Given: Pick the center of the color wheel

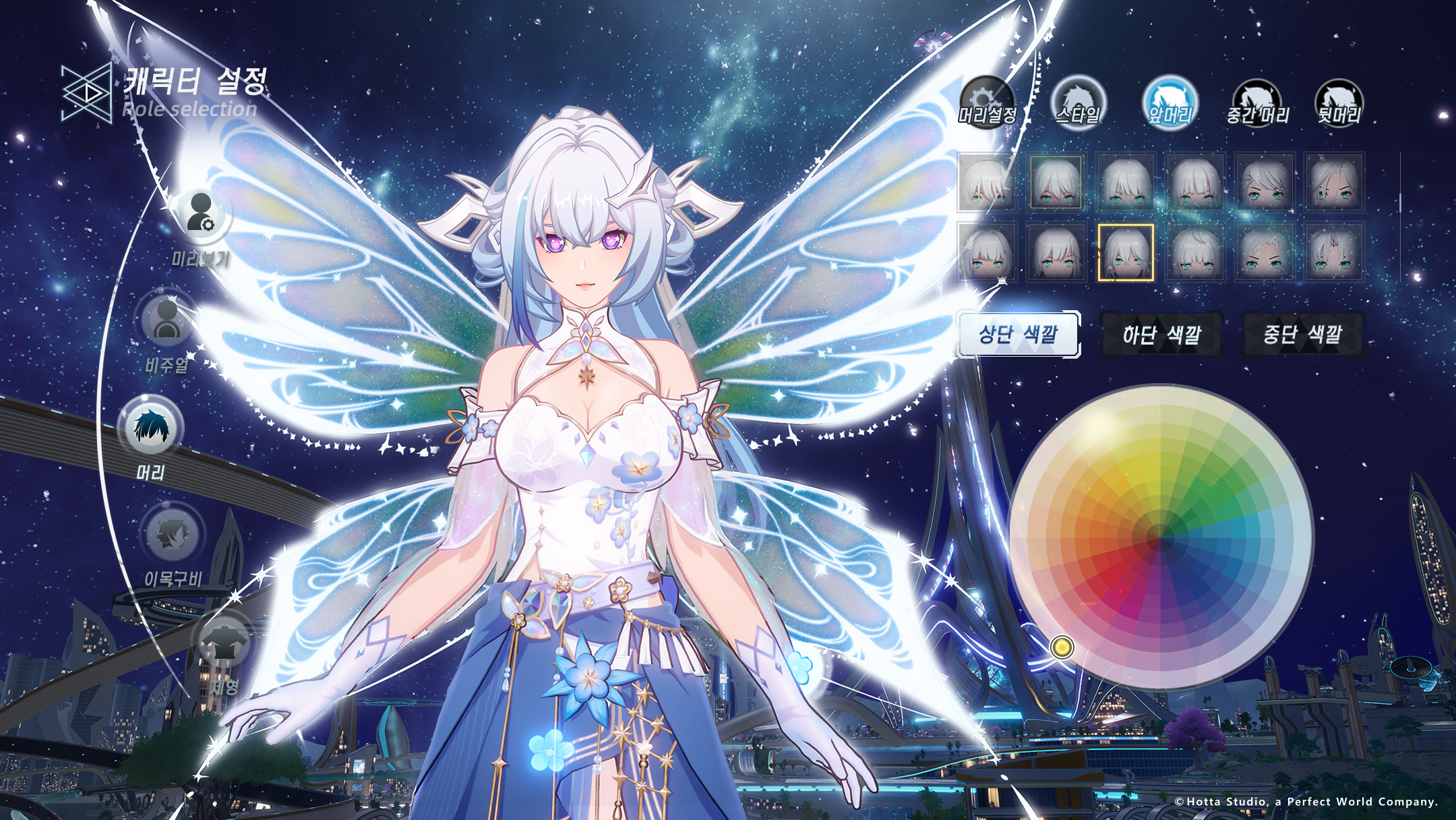Looking at the screenshot, I should coord(1161,537).
